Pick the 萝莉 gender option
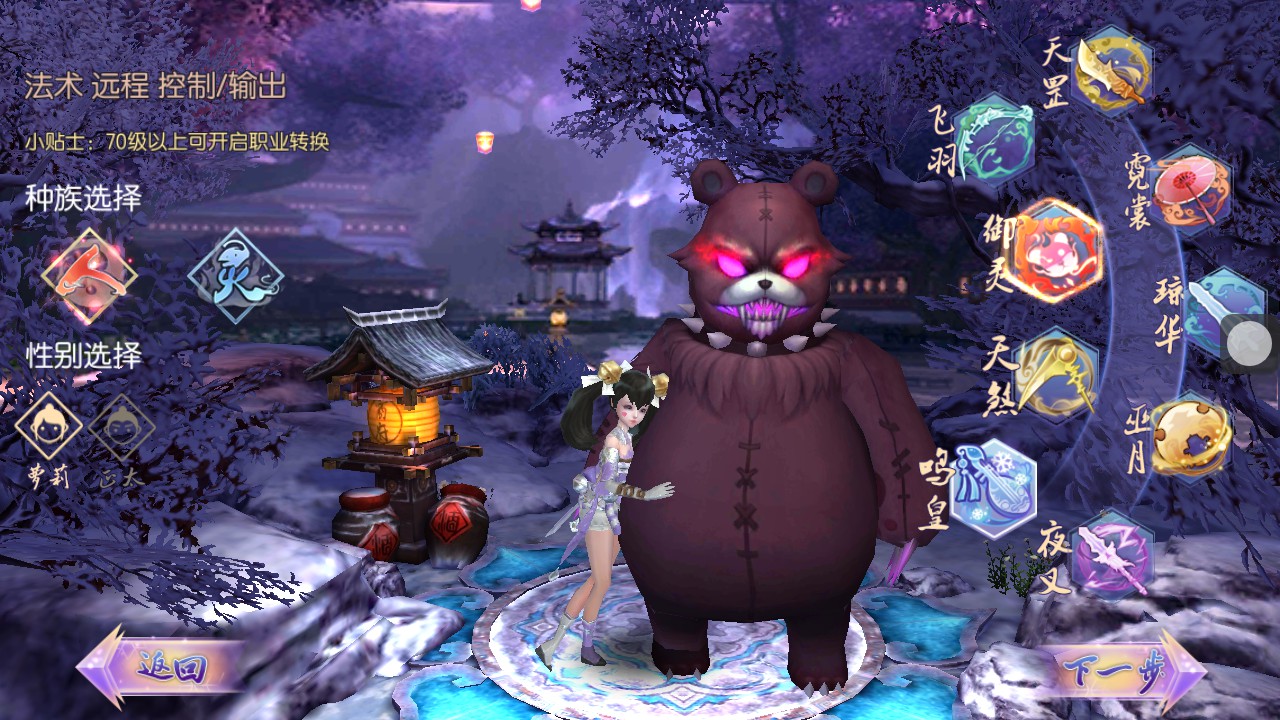The height and width of the screenshot is (720, 1280). [x=49, y=428]
